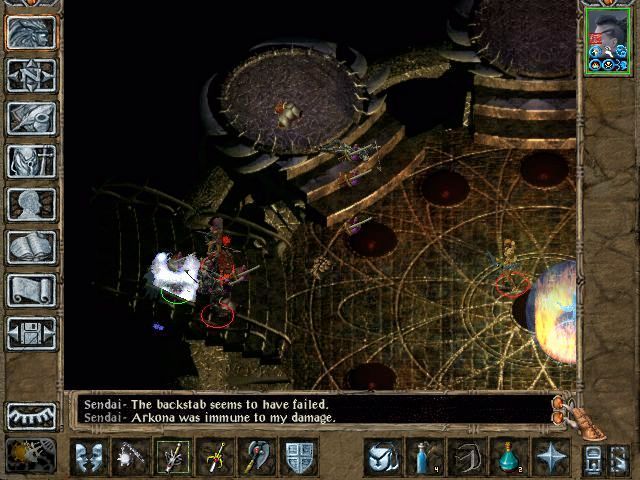Equip the axe weapon slot
The width and height of the screenshot is (640, 480).
click(258, 456)
